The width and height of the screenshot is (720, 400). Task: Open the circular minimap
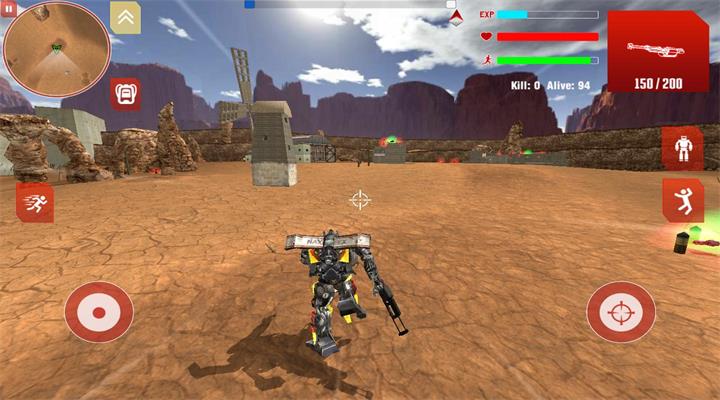(x=56, y=49)
